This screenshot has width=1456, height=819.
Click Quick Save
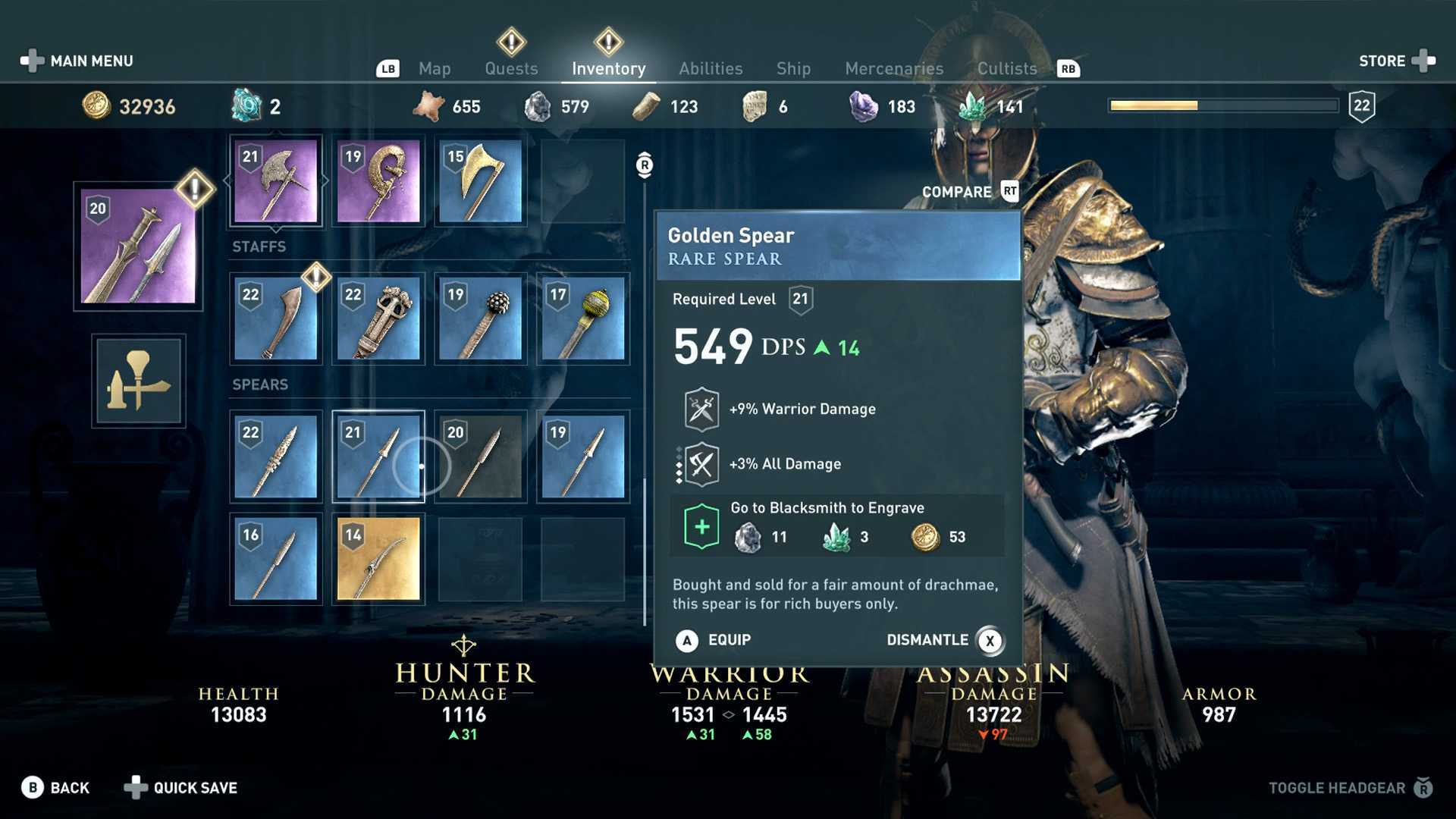pyautogui.click(x=181, y=788)
